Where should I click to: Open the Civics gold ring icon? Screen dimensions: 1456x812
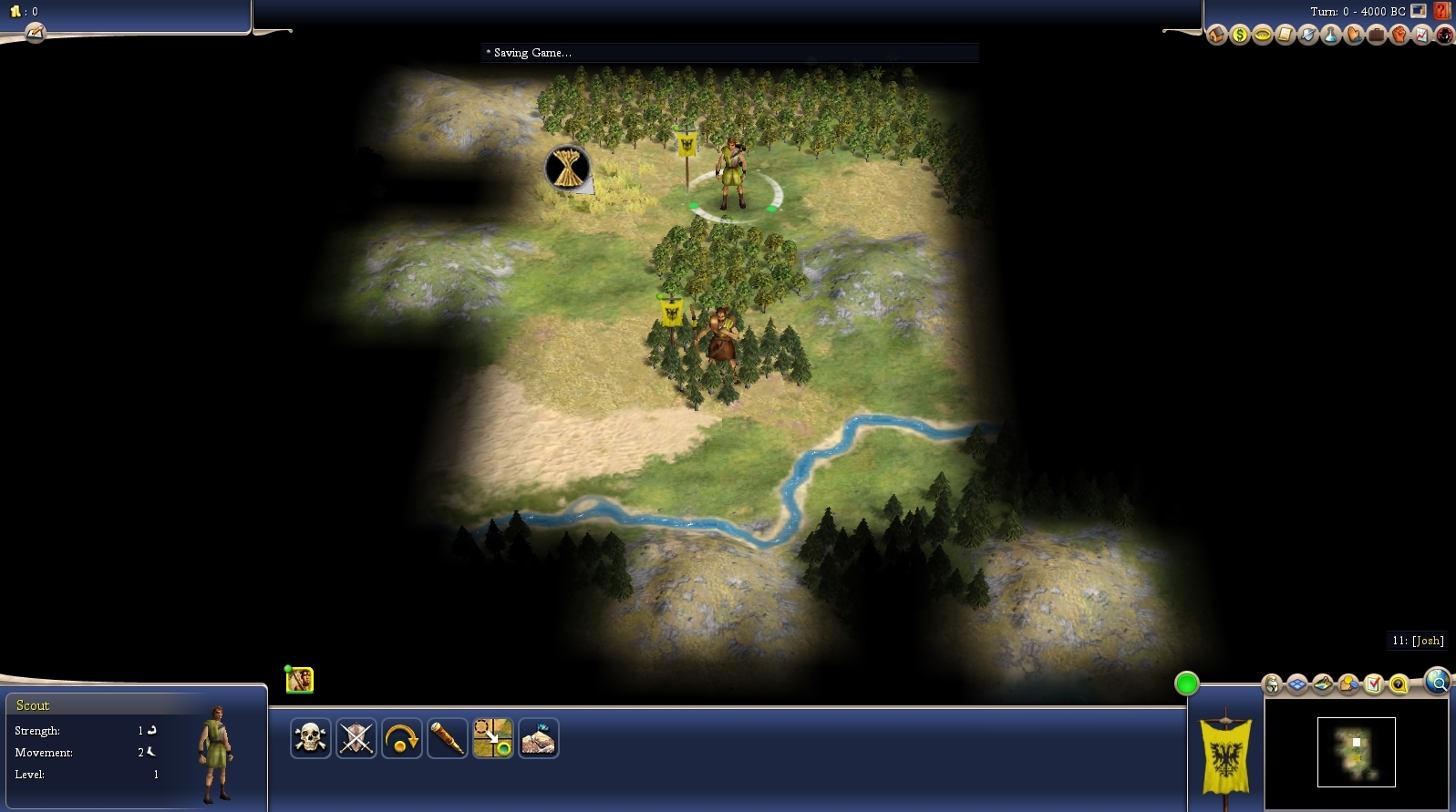(1263, 36)
